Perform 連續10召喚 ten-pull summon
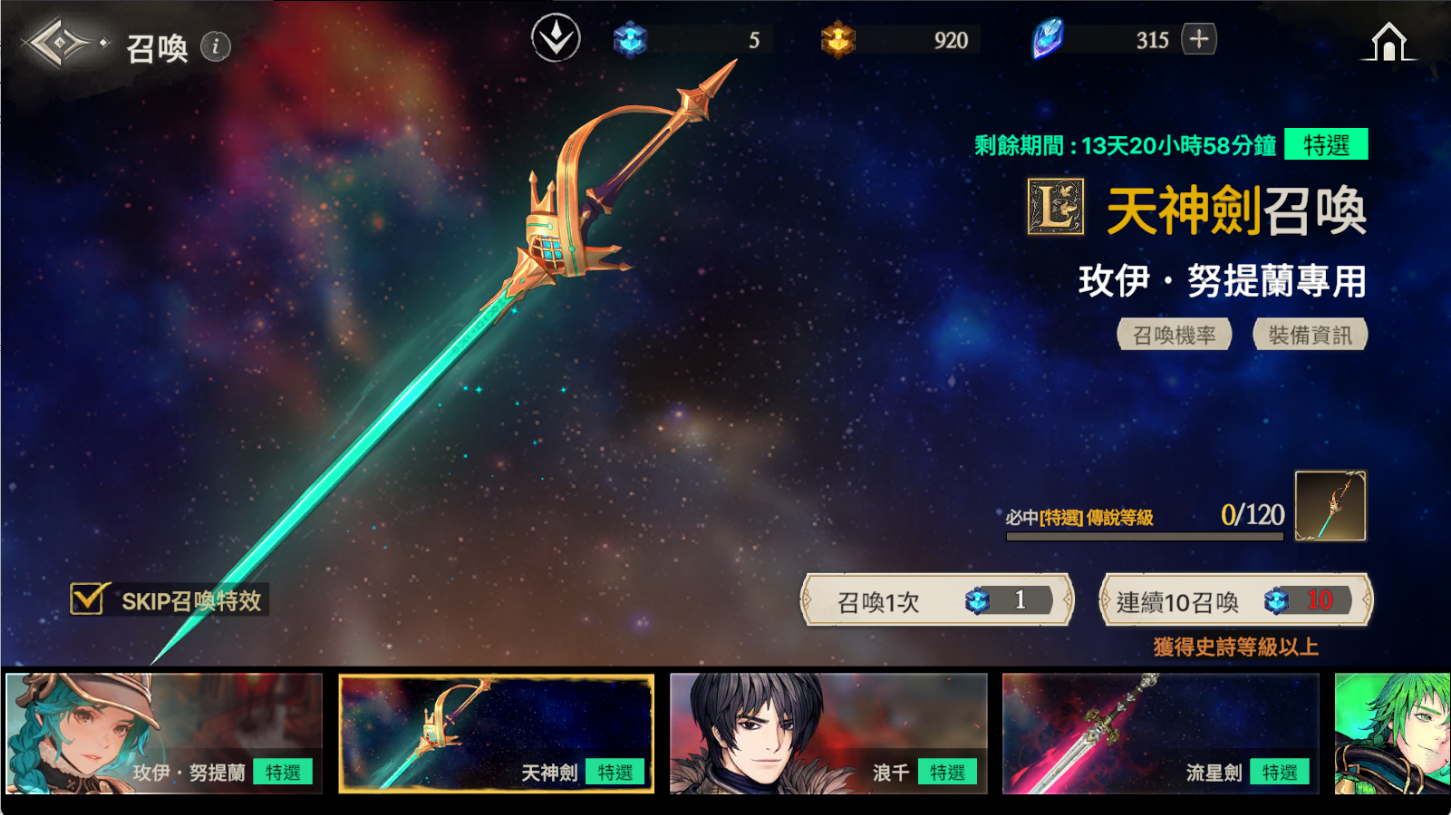 tap(1235, 600)
